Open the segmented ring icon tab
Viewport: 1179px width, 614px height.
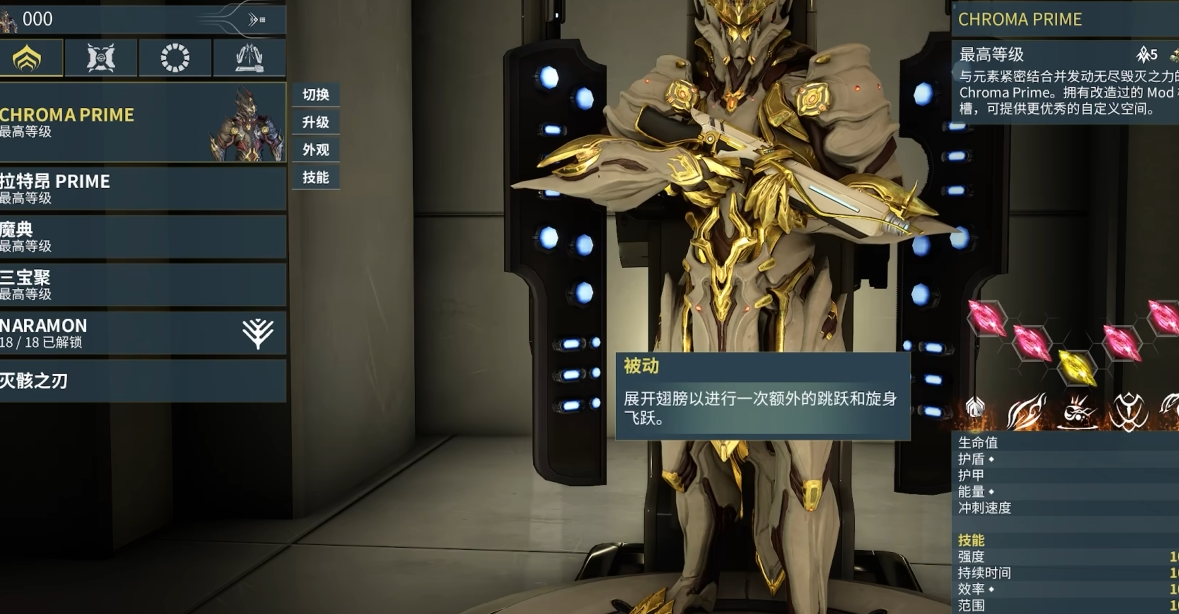pyautogui.click(x=175, y=58)
